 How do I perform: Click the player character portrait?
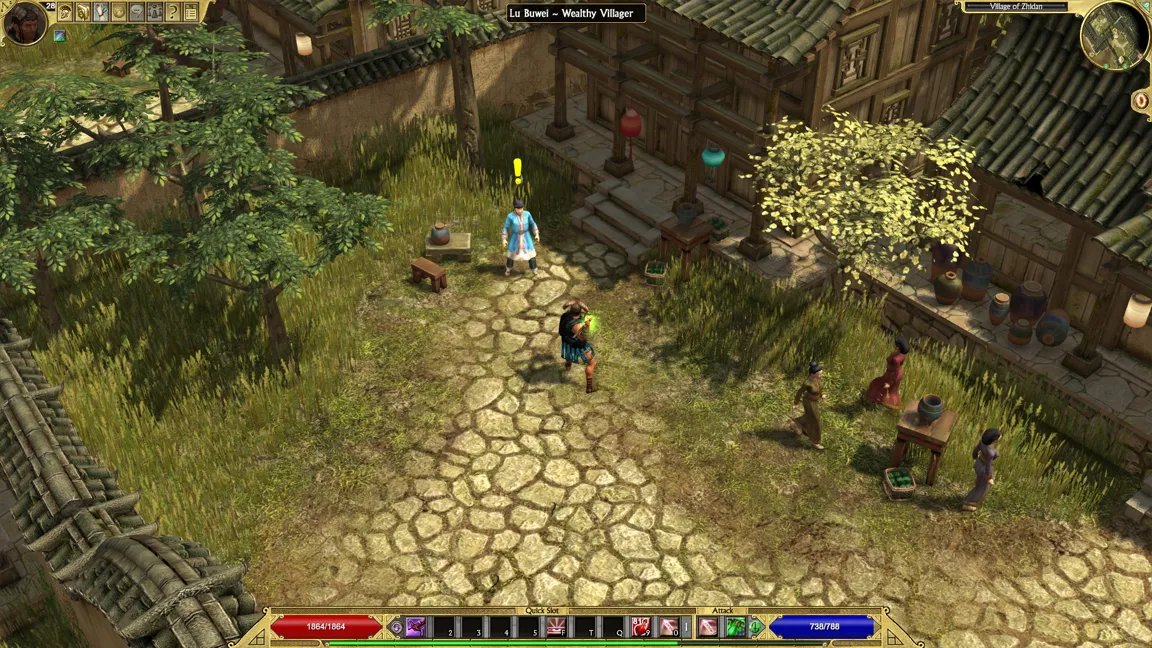pos(24,23)
